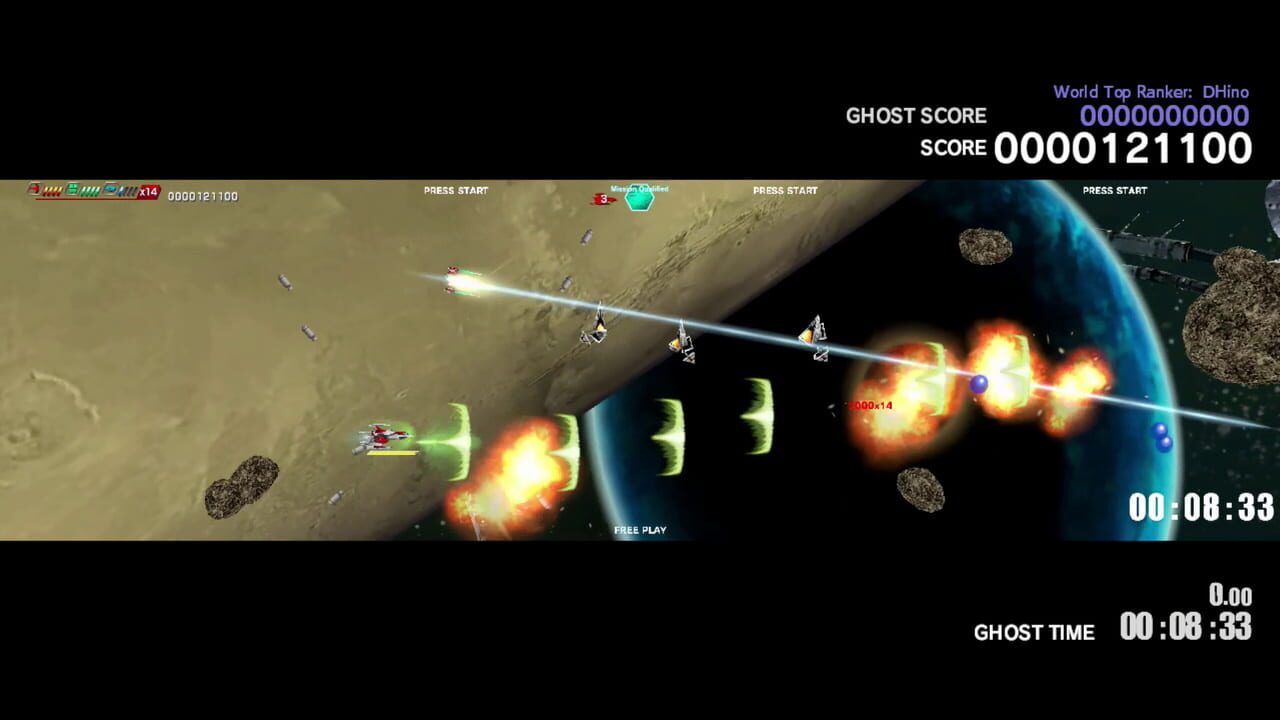Click the yellow power gauge under the player ship
Screen dimensions: 1280x720
390,452
